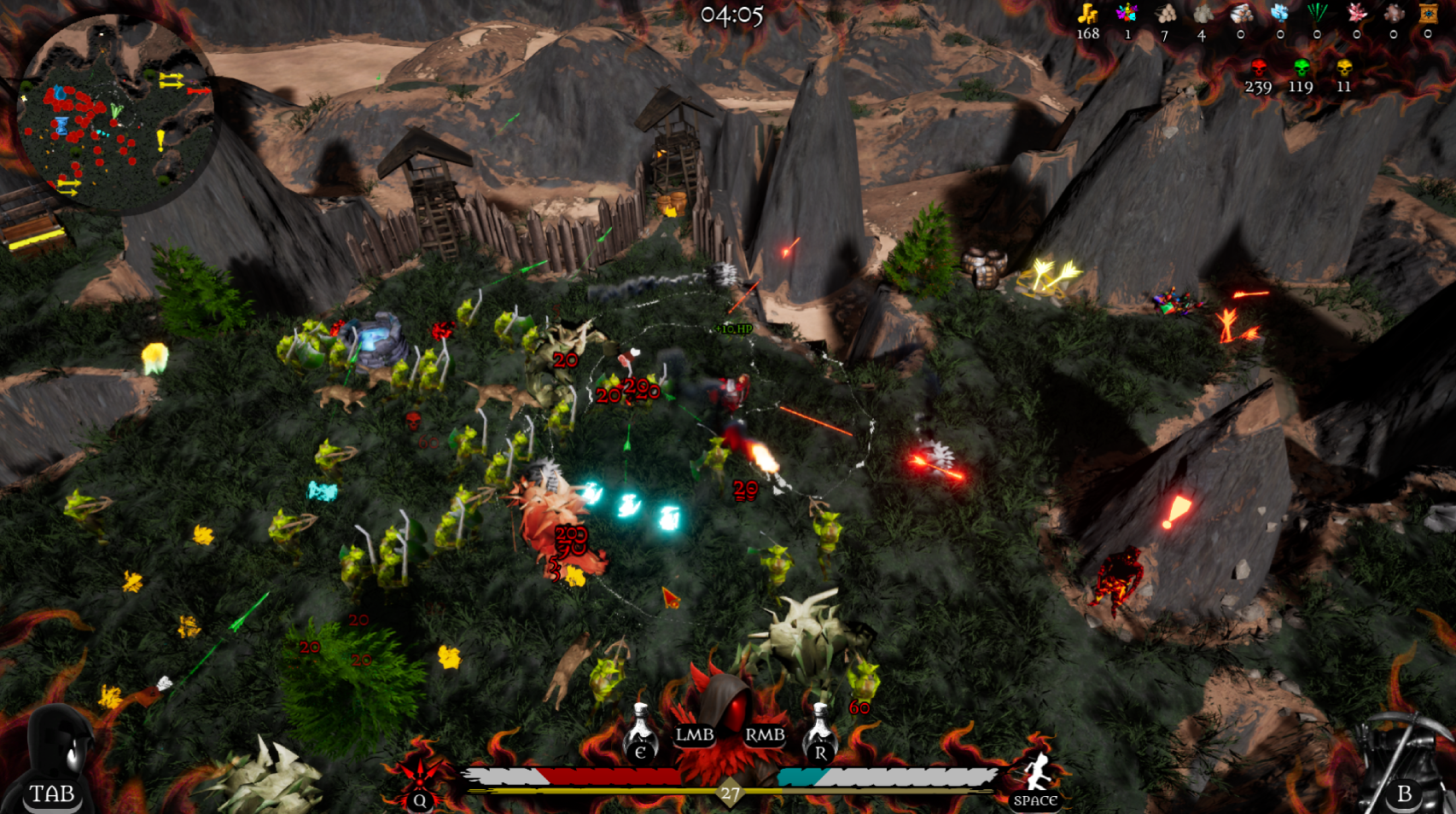
Task: Select the yellow skull counter icon
Action: [x=1344, y=67]
